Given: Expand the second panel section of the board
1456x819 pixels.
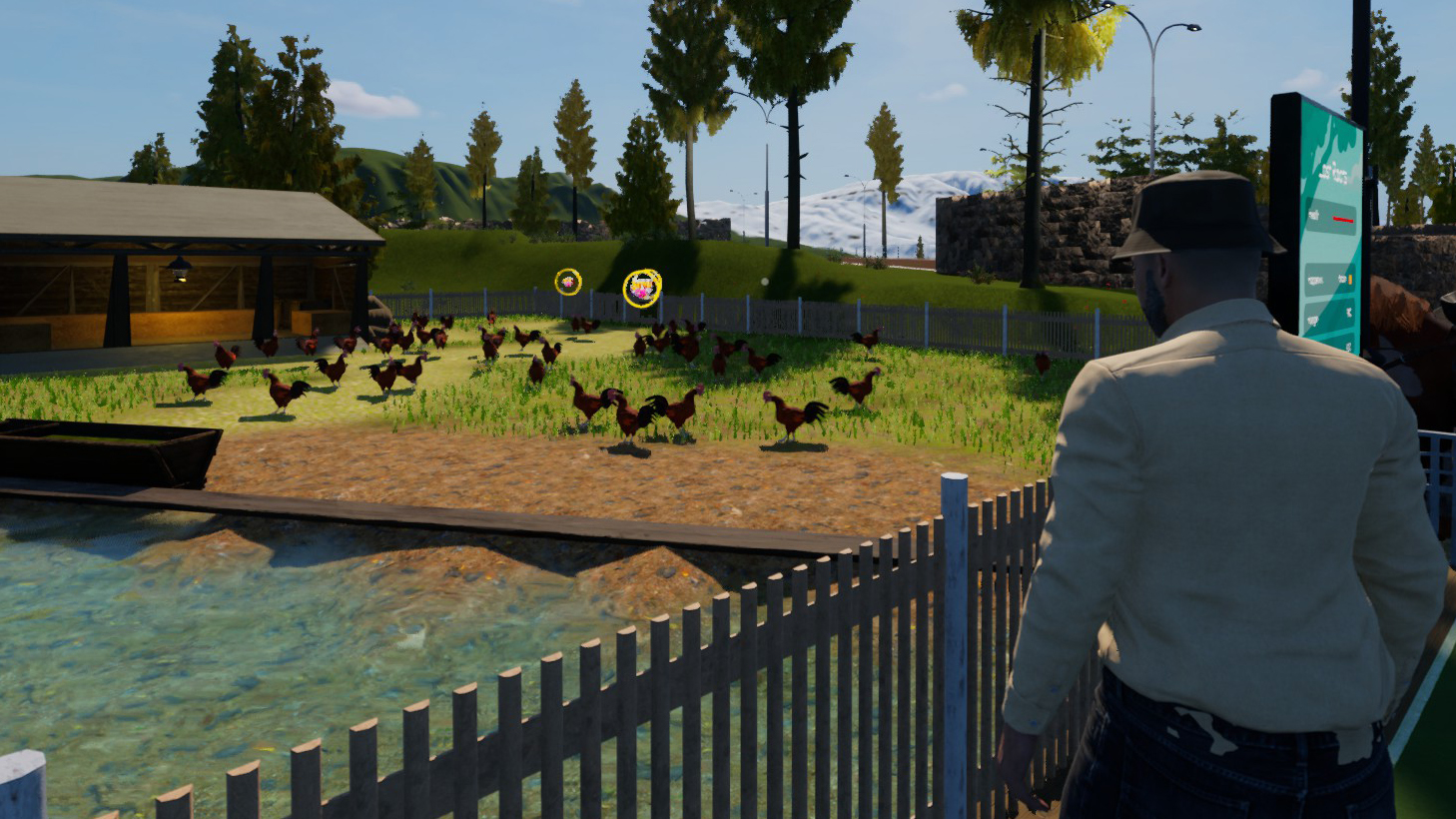Looking at the screenshot, I should click(1328, 278).
